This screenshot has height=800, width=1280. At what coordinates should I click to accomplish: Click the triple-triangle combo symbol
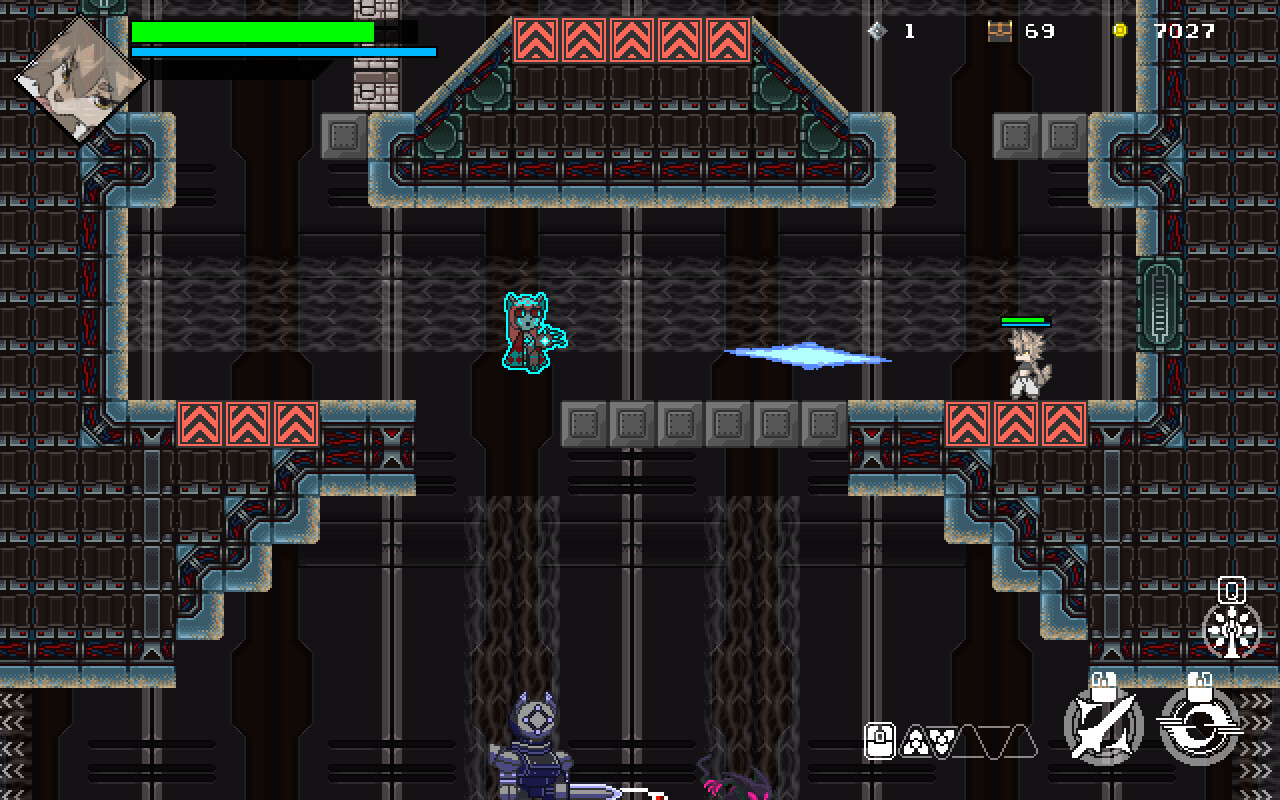coord(915,742)
